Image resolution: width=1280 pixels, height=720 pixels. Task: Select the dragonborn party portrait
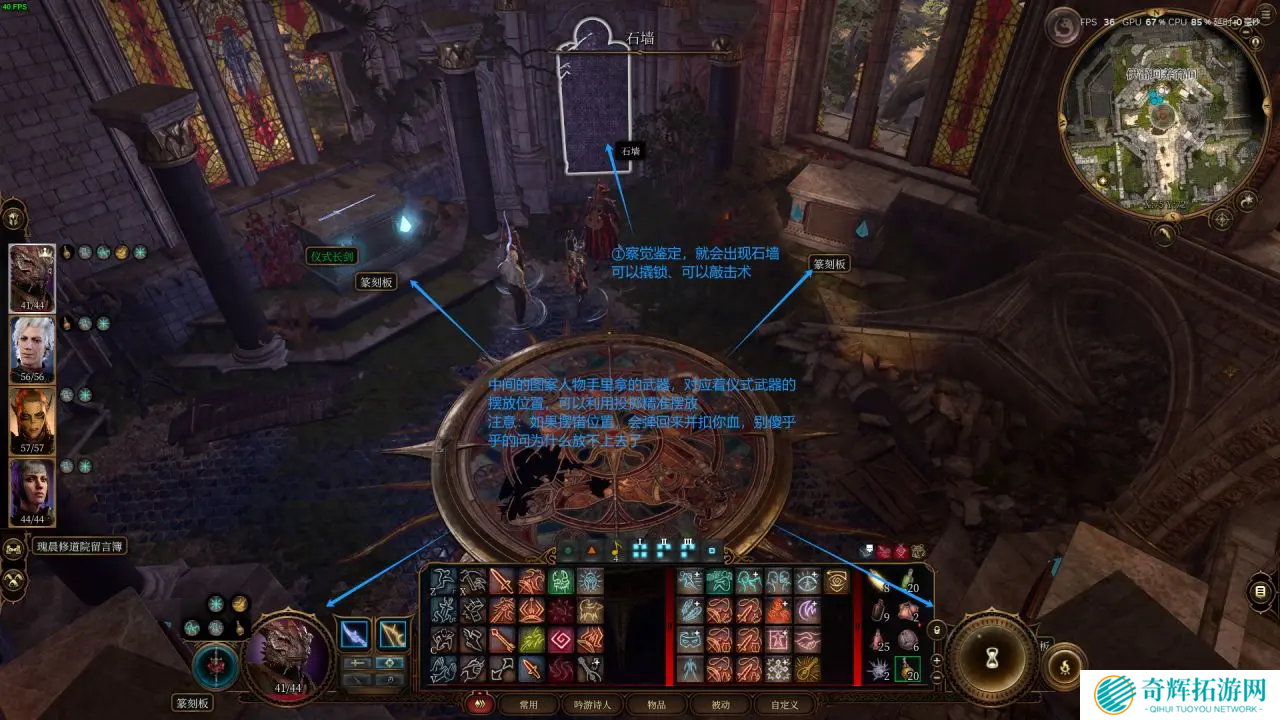pos(32,278)
